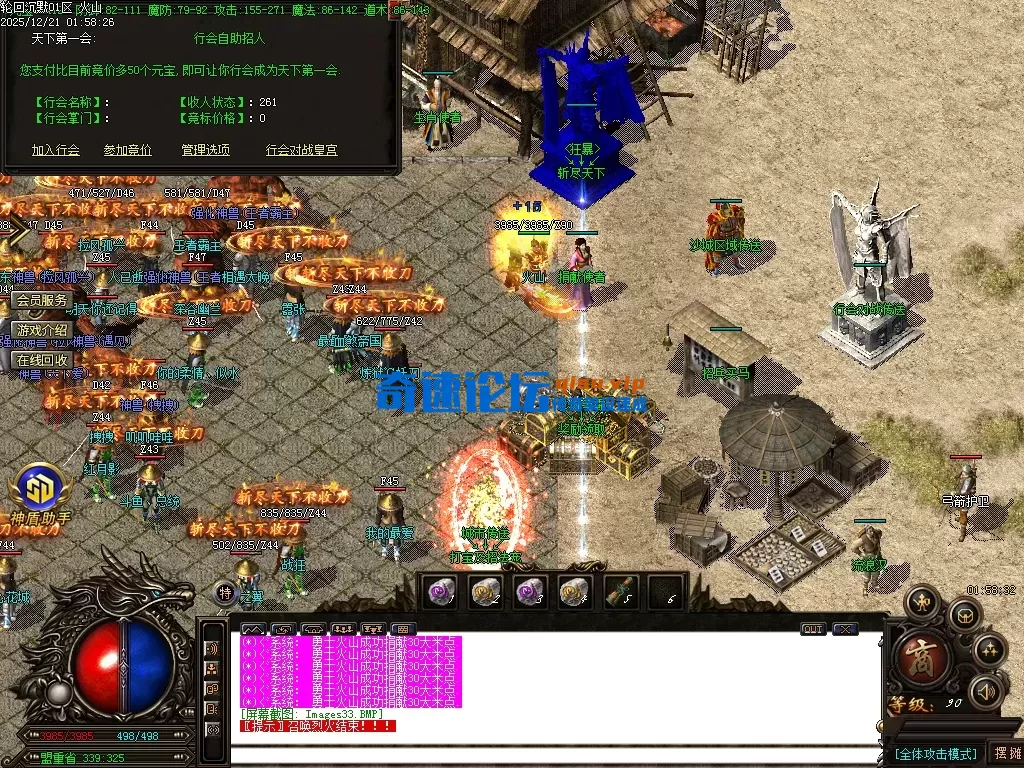This screenshot has width=1024, height=768.
Task: Select the 行会对战皇宫 option
Action: coord(301,150)
